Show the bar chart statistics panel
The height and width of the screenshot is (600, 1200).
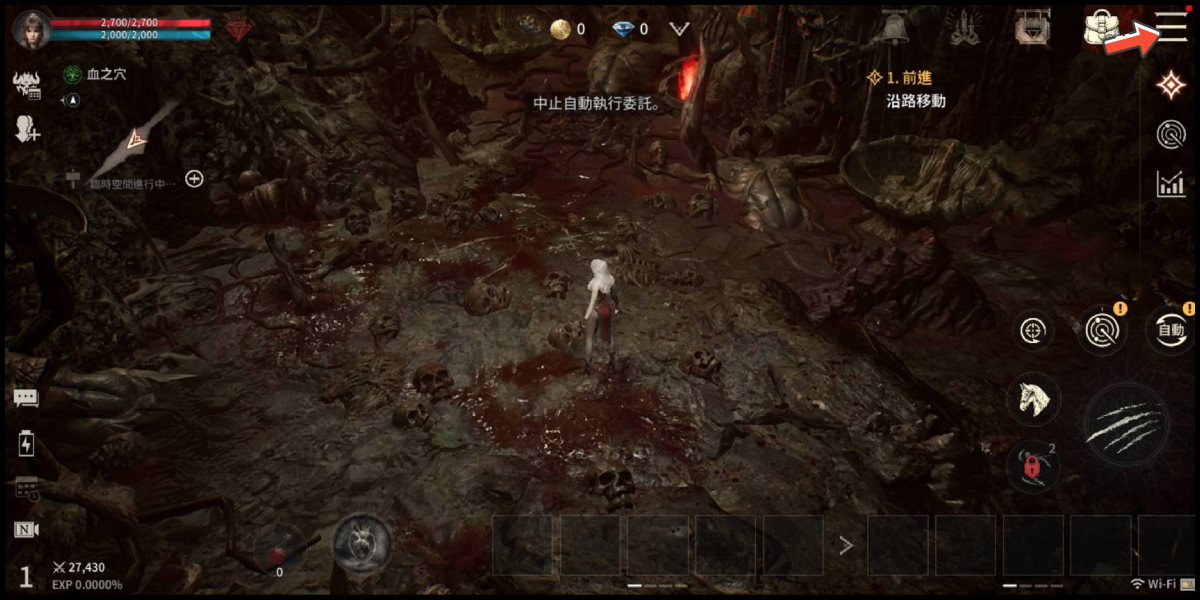(1171, 184)
